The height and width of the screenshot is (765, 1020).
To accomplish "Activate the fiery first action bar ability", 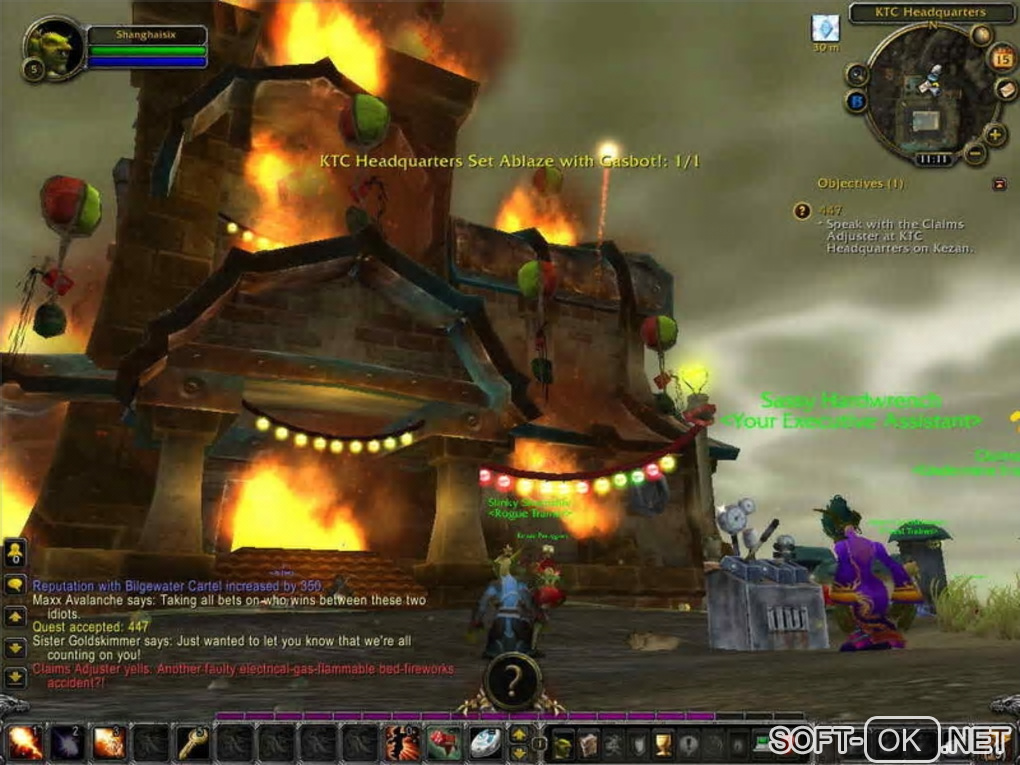I will click(x=24, y=741).
